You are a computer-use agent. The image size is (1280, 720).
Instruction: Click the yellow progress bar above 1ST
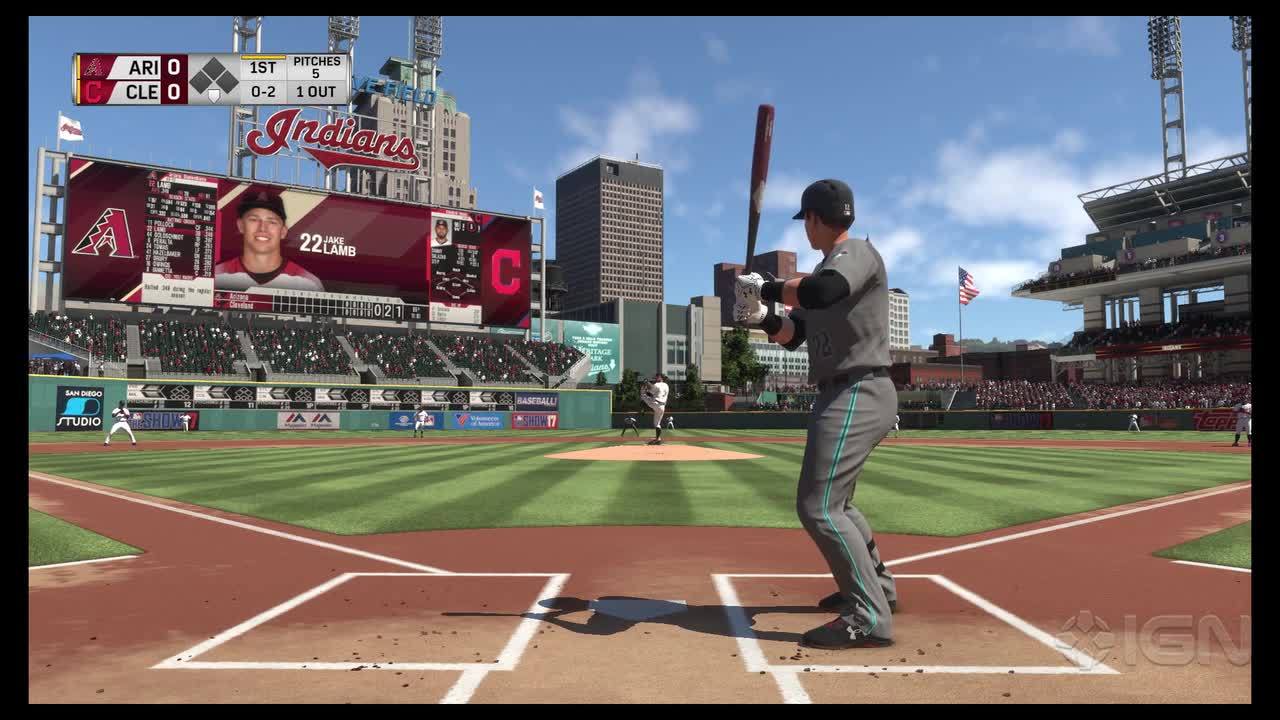(262, 58)
